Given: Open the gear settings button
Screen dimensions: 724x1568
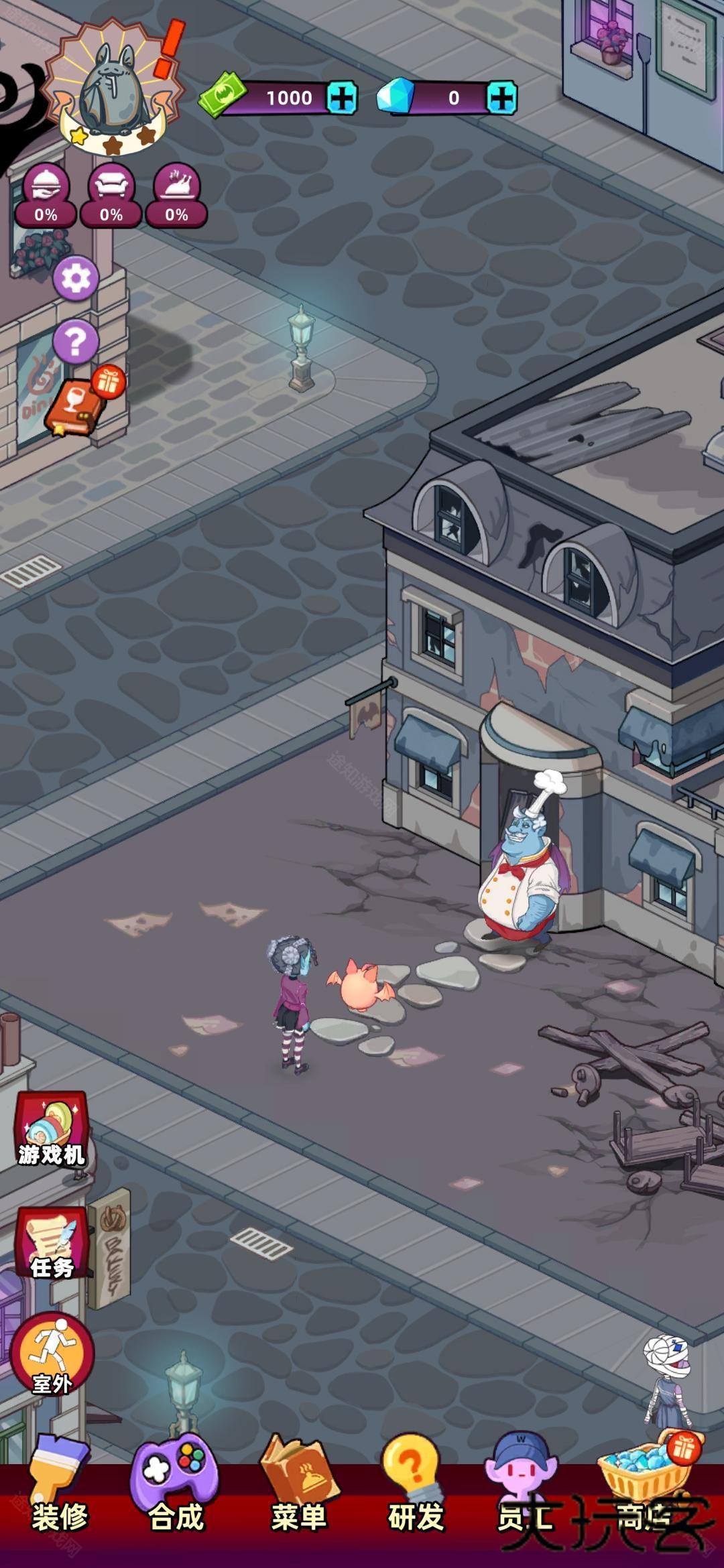Looking at the screenshot, I should [x=76, y=278].
